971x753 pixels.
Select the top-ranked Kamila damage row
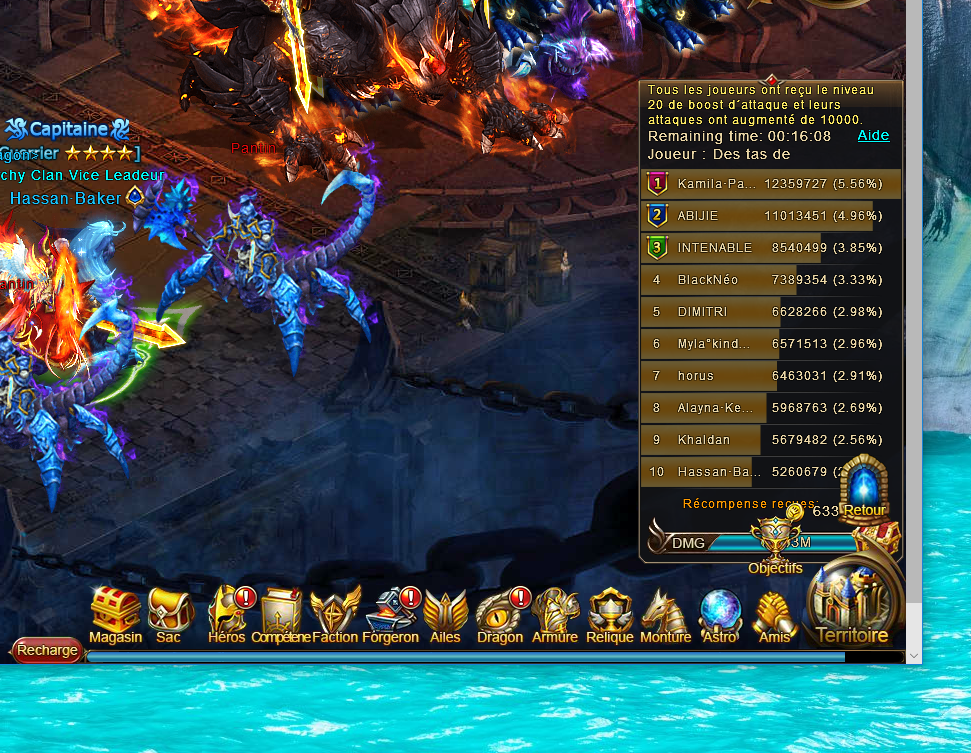click(770, 184)
